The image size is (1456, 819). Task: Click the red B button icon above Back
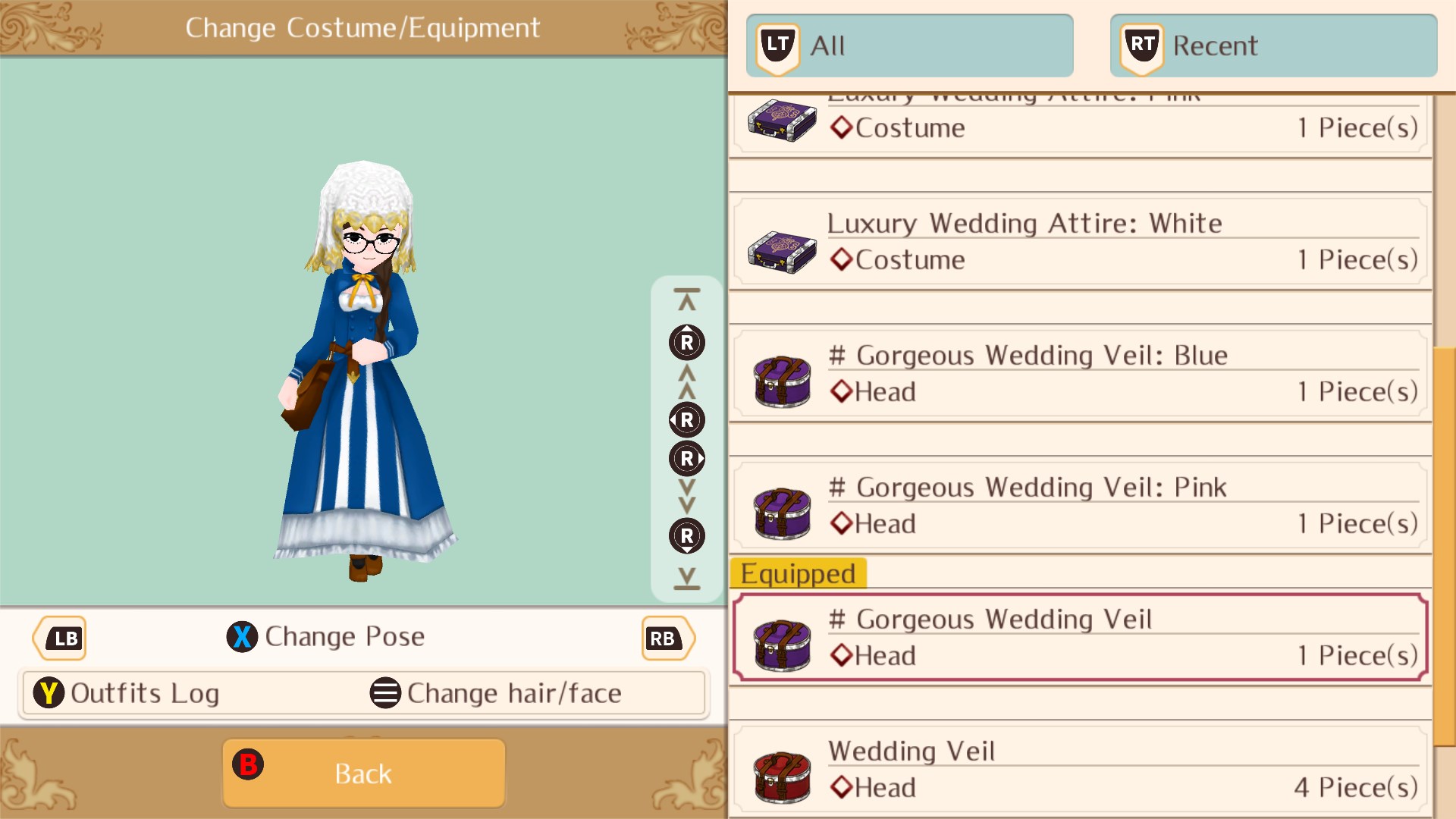[249, 765]
